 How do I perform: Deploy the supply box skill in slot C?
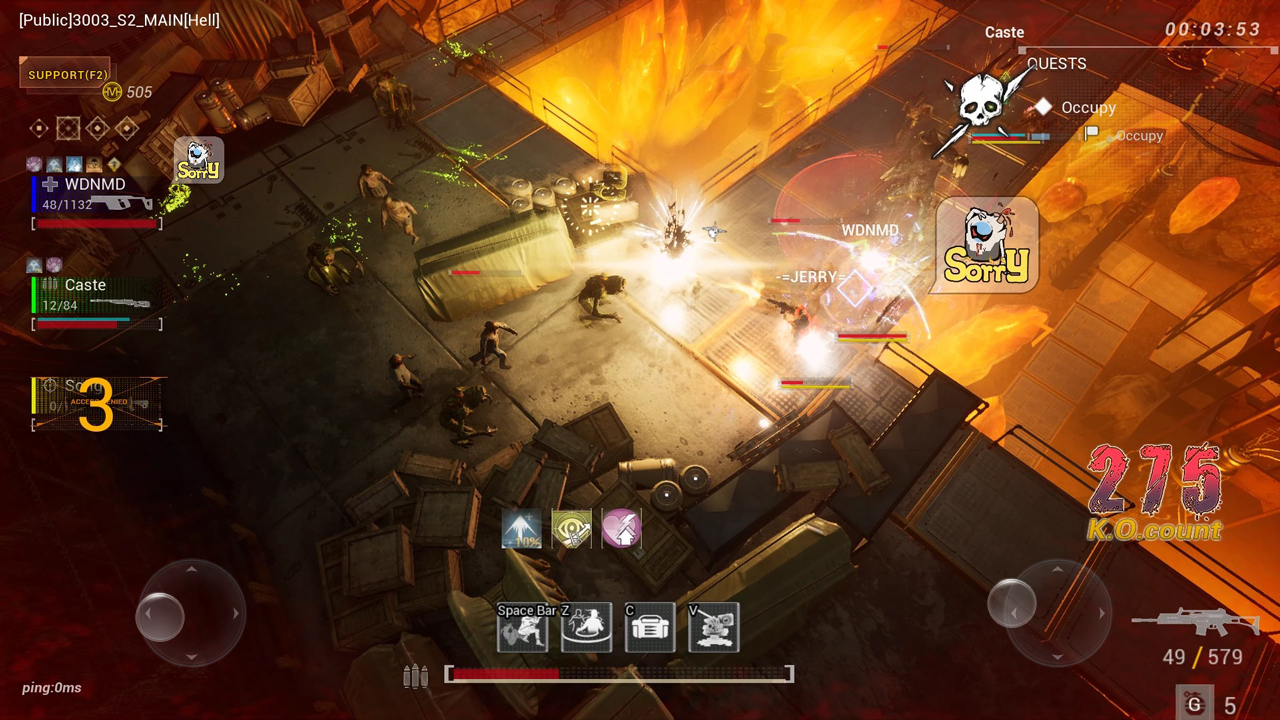[x=650, y=628]
